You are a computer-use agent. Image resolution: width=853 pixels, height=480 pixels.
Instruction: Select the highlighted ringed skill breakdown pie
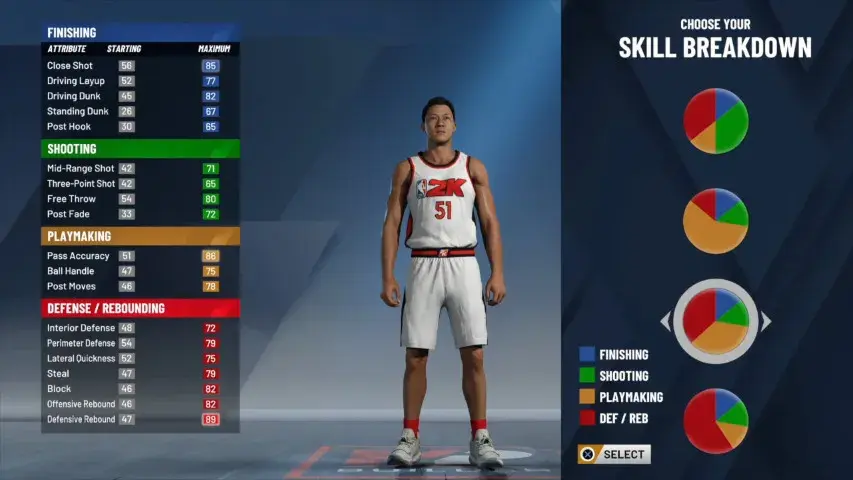[x=715, y=321]
